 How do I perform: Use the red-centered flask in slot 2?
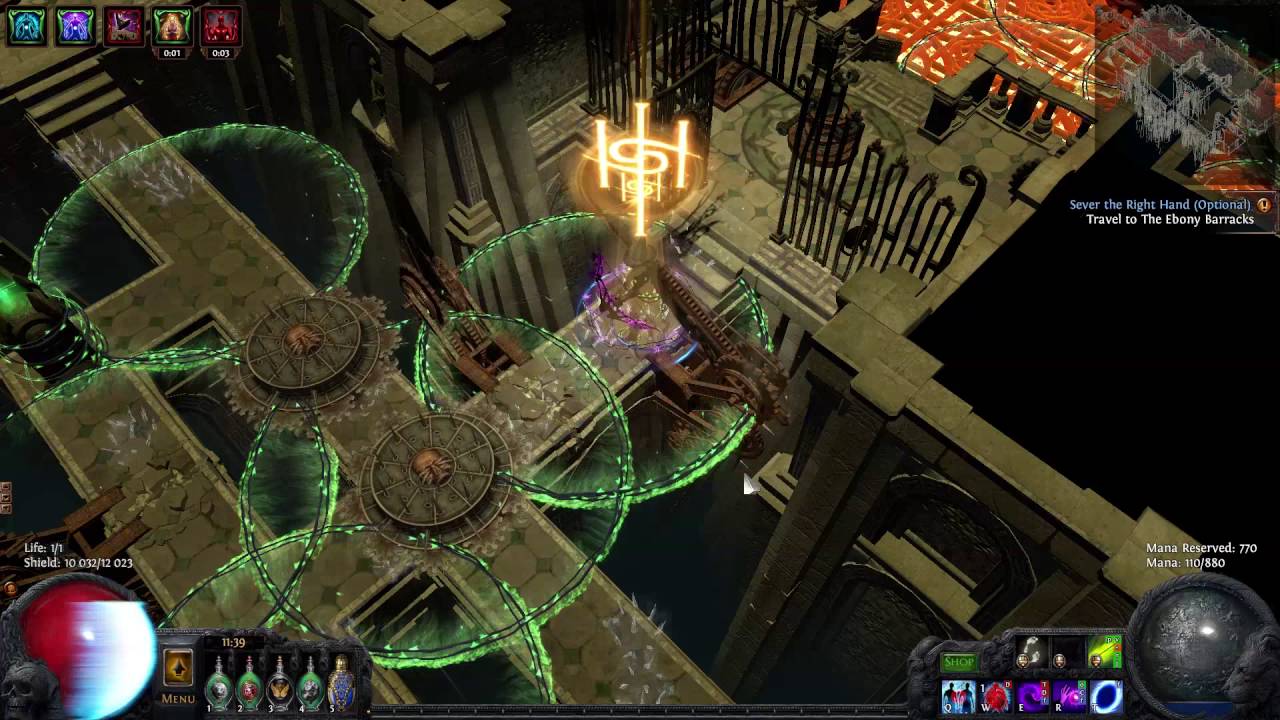(249, 686)
